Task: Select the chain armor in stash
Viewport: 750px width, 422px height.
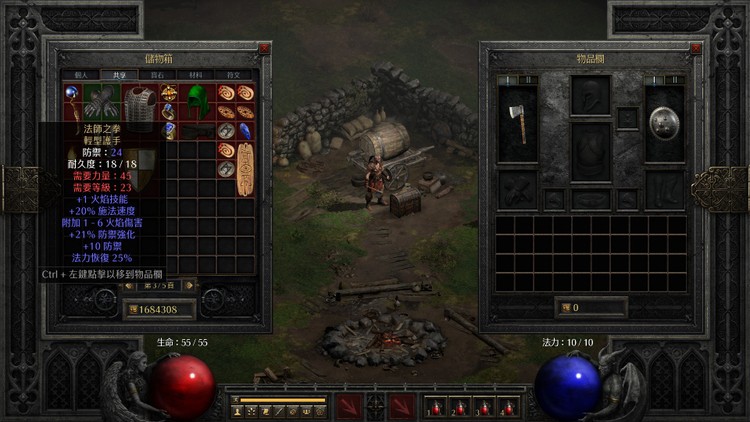Action: coord(142,104)
